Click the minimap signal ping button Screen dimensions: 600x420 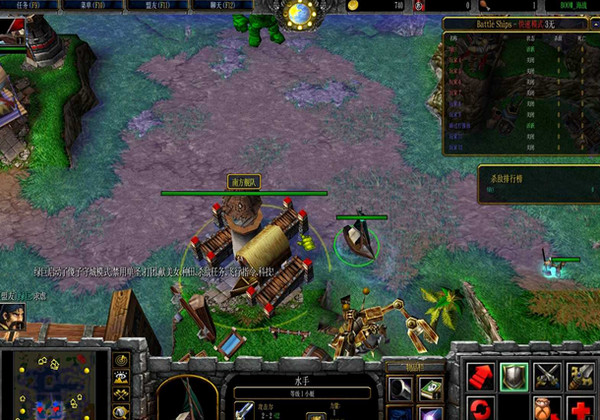122,360
